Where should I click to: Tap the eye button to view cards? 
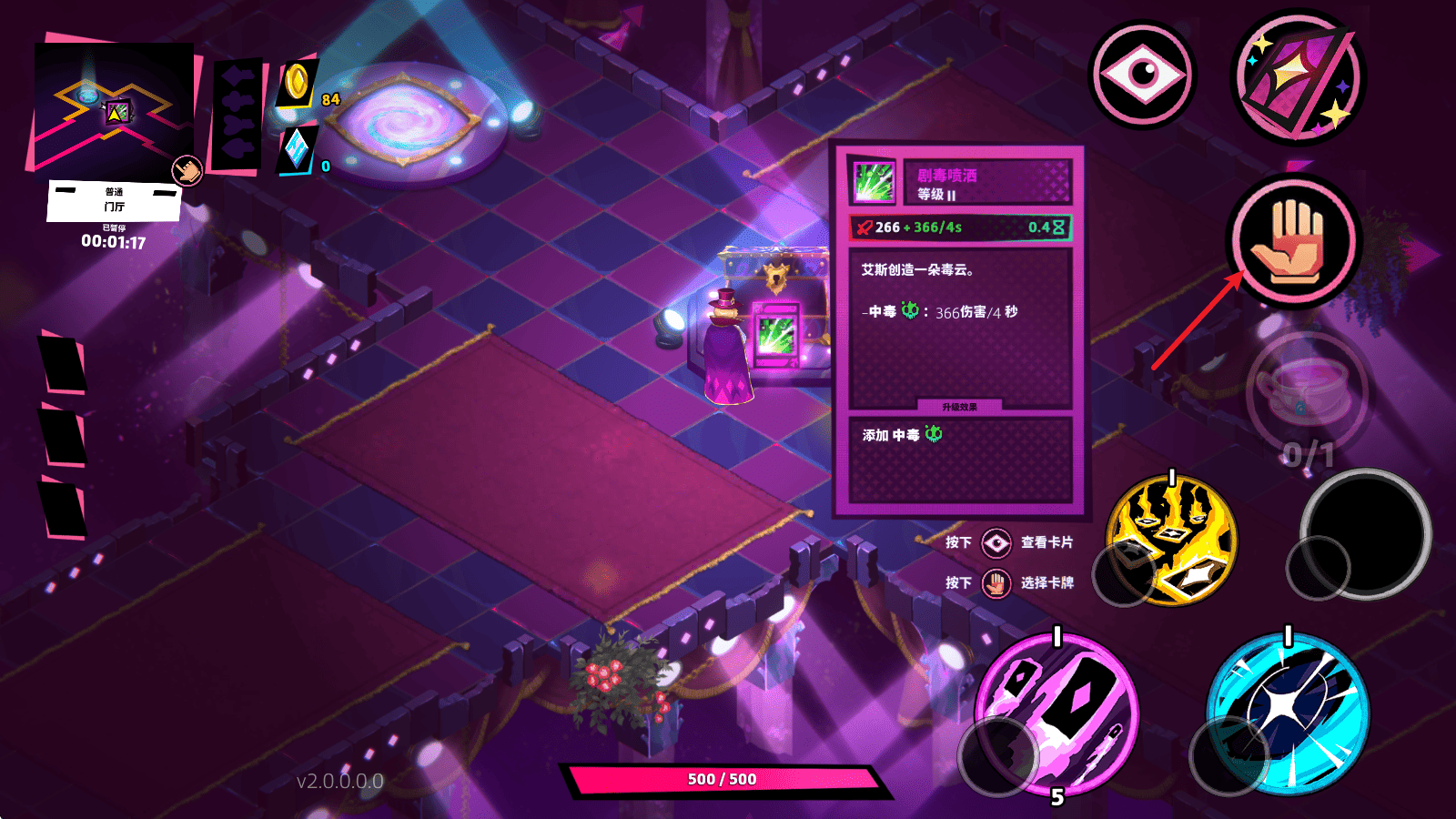(x=1142, y=75)
